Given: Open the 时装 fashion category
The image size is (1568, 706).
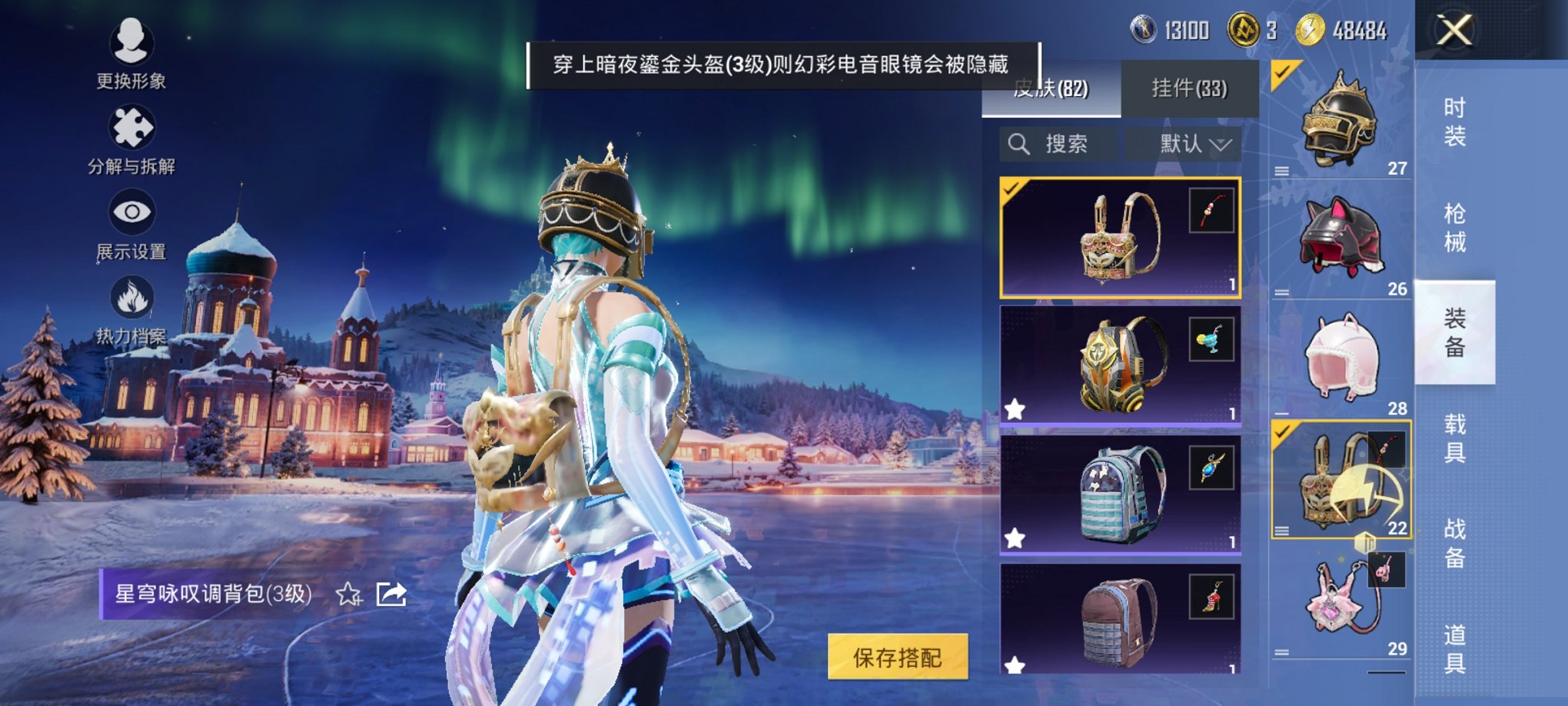Looking at the screenshot, I should pos(1455,123).
